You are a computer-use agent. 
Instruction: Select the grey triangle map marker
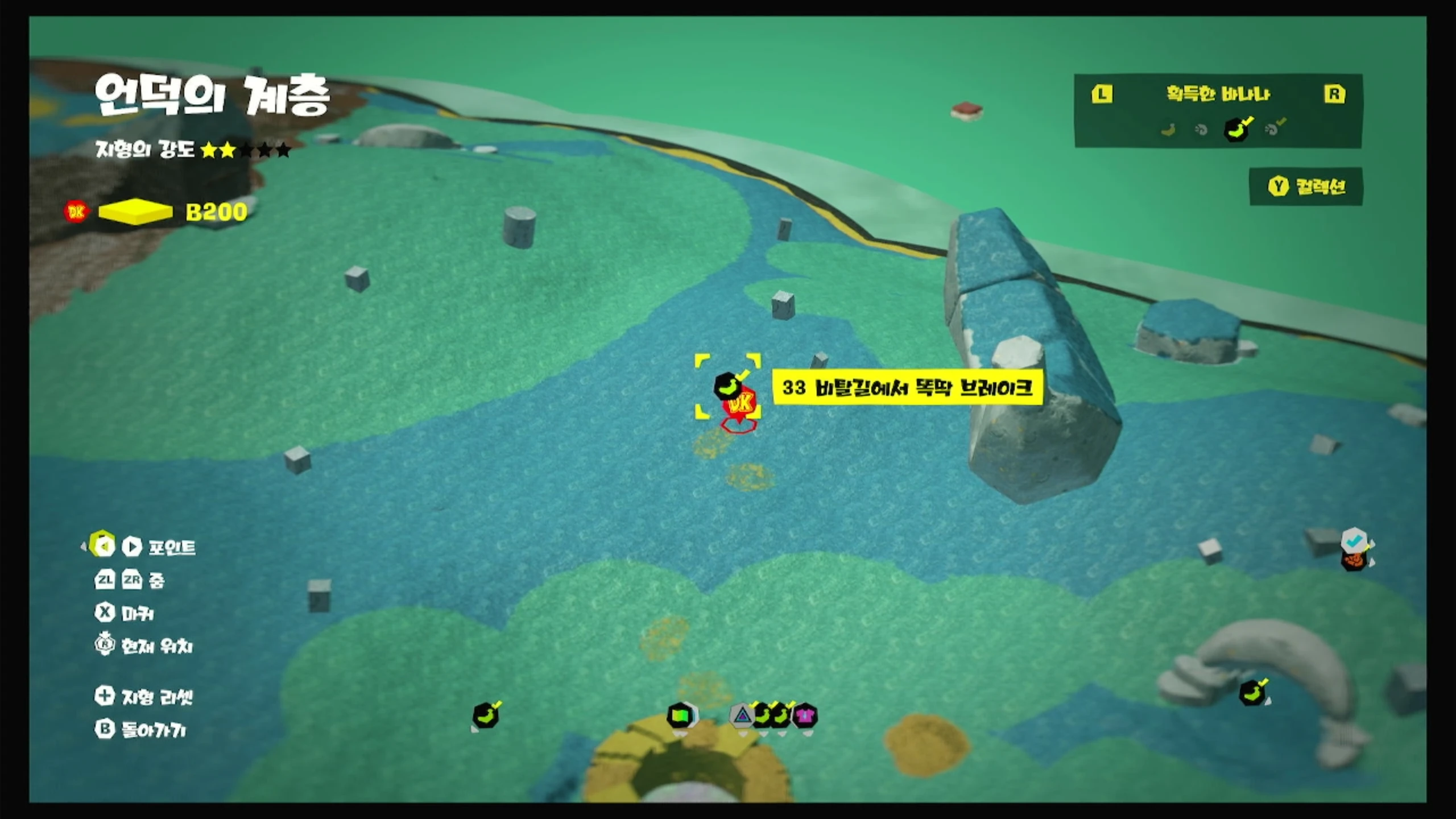(x=742, y=715)
